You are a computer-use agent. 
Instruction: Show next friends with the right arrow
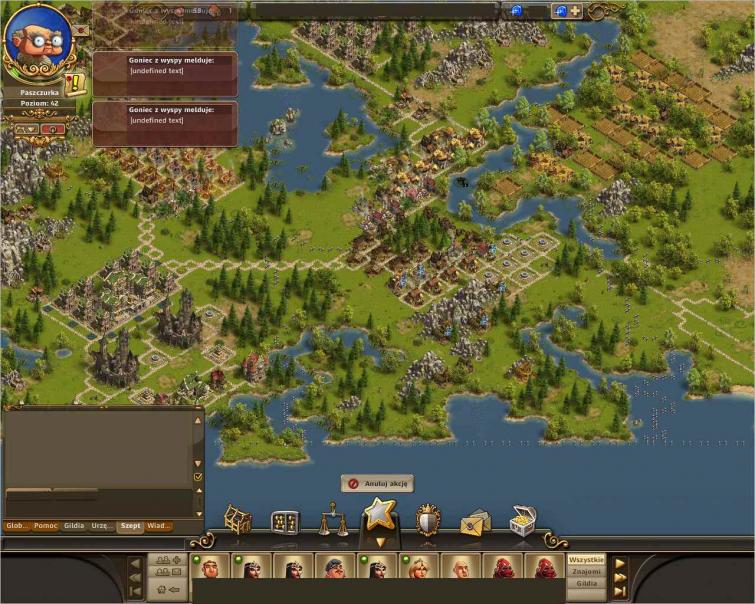click(x=620, y=563)
